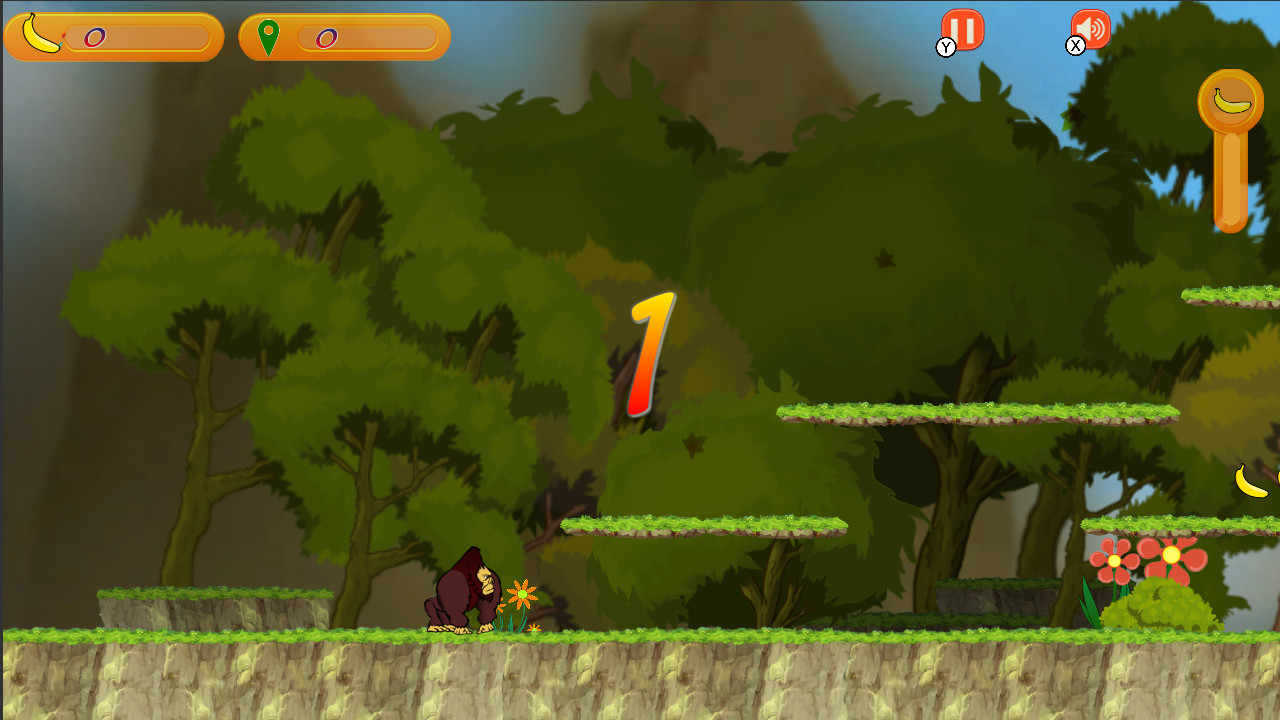The image size is (1280, 720).
Task: Click the banana icon atop the progress meter
Action: point(1231,99)
